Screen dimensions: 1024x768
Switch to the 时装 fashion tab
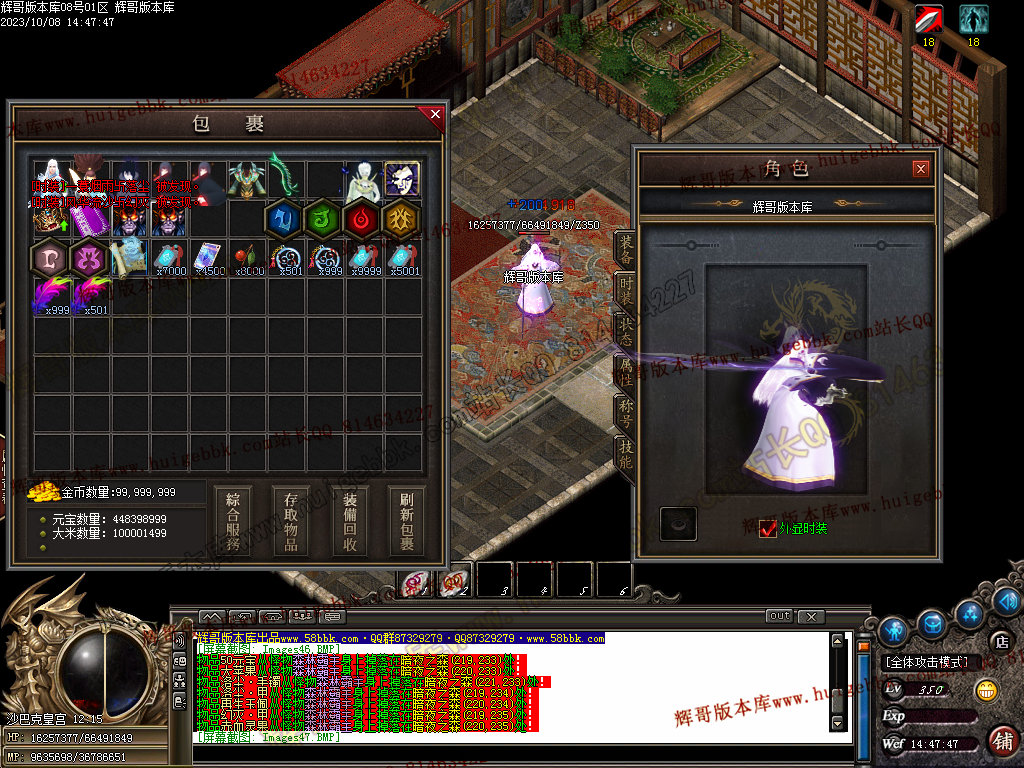click(624, 292)
